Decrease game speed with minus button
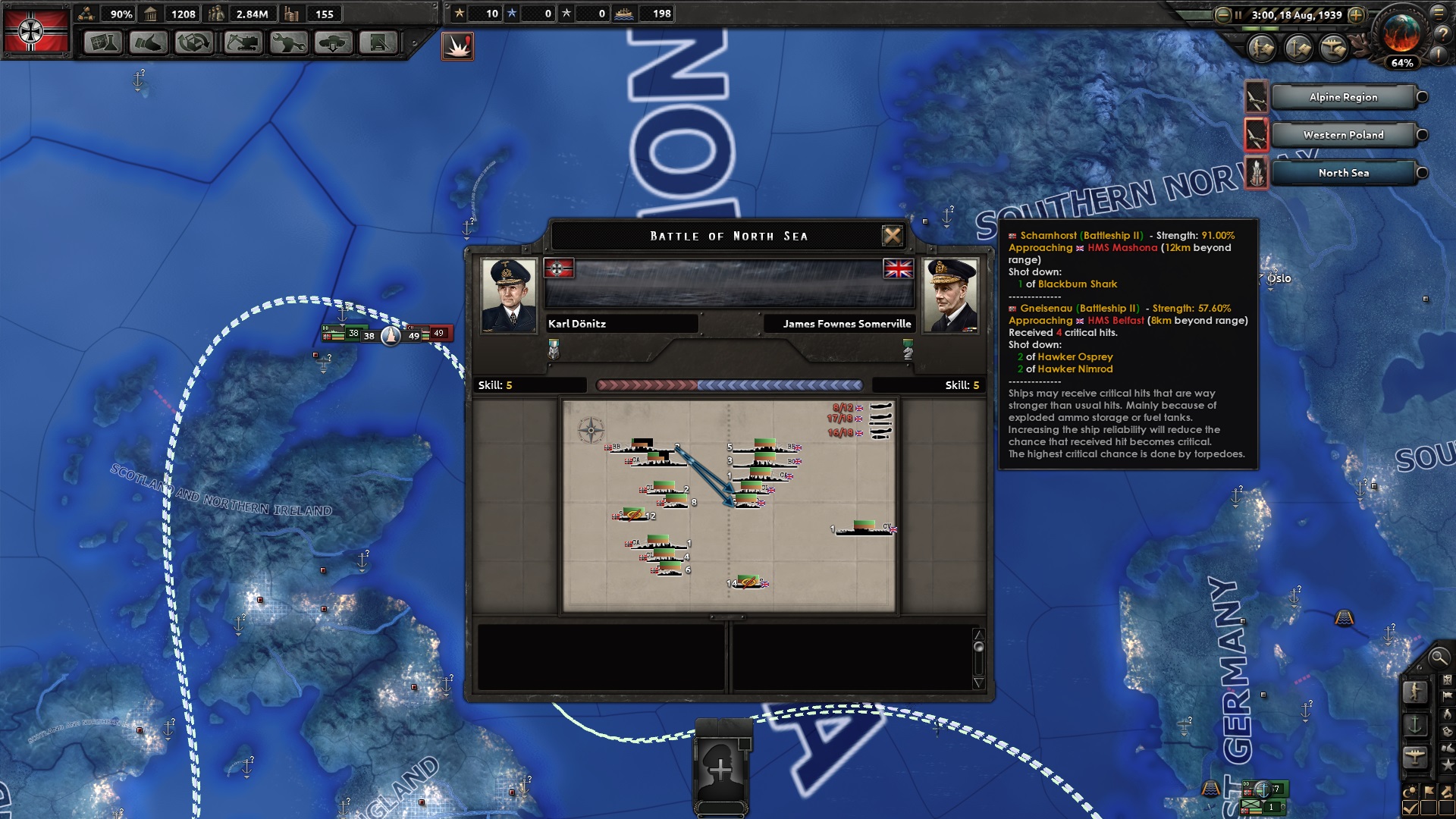The width and height of the screenshot is (1456, 819). 1222,15
